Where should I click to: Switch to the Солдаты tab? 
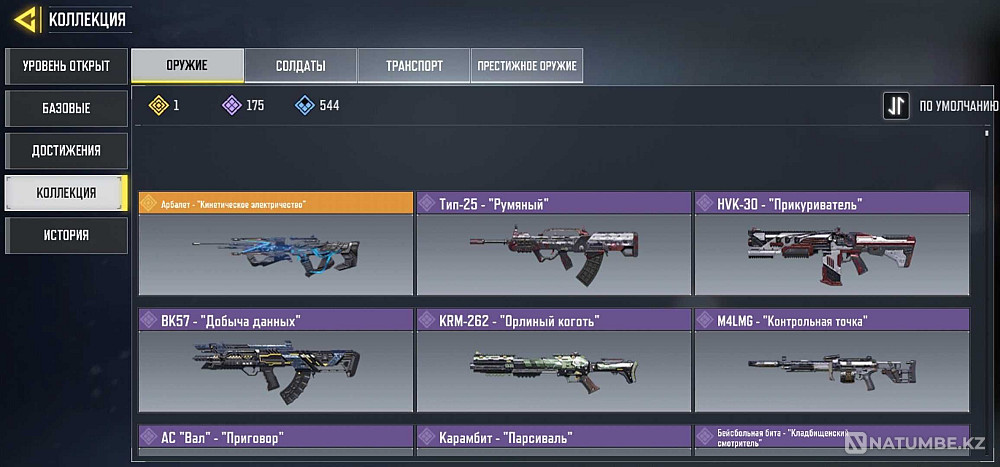click(x=301, y=66)
